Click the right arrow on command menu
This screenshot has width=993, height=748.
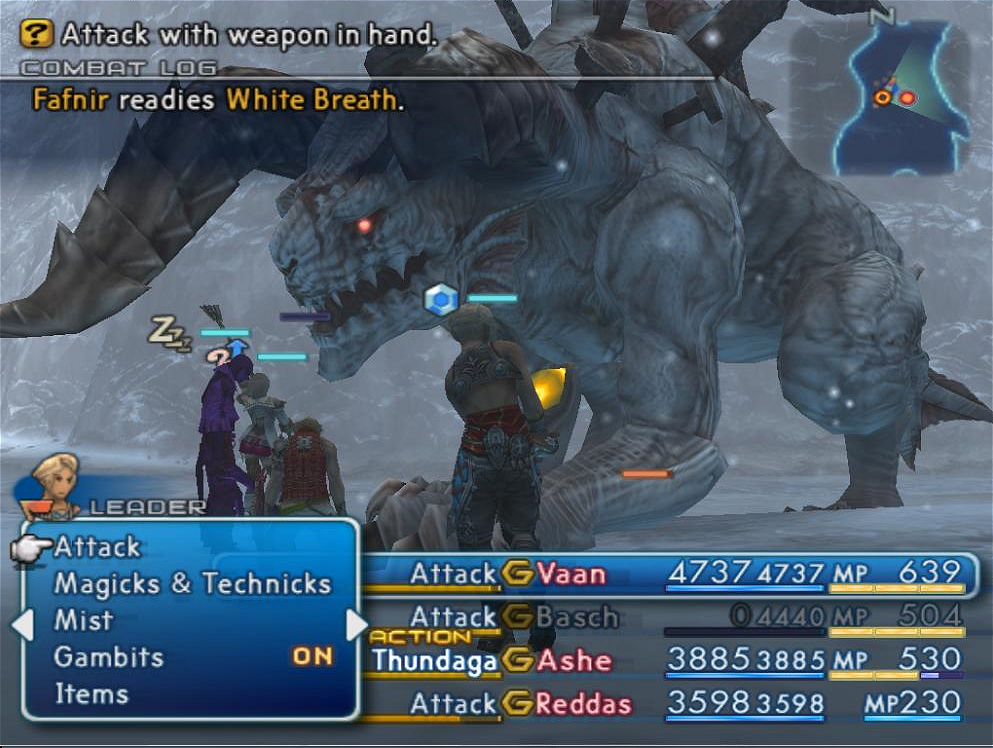[x=357, y=625]
